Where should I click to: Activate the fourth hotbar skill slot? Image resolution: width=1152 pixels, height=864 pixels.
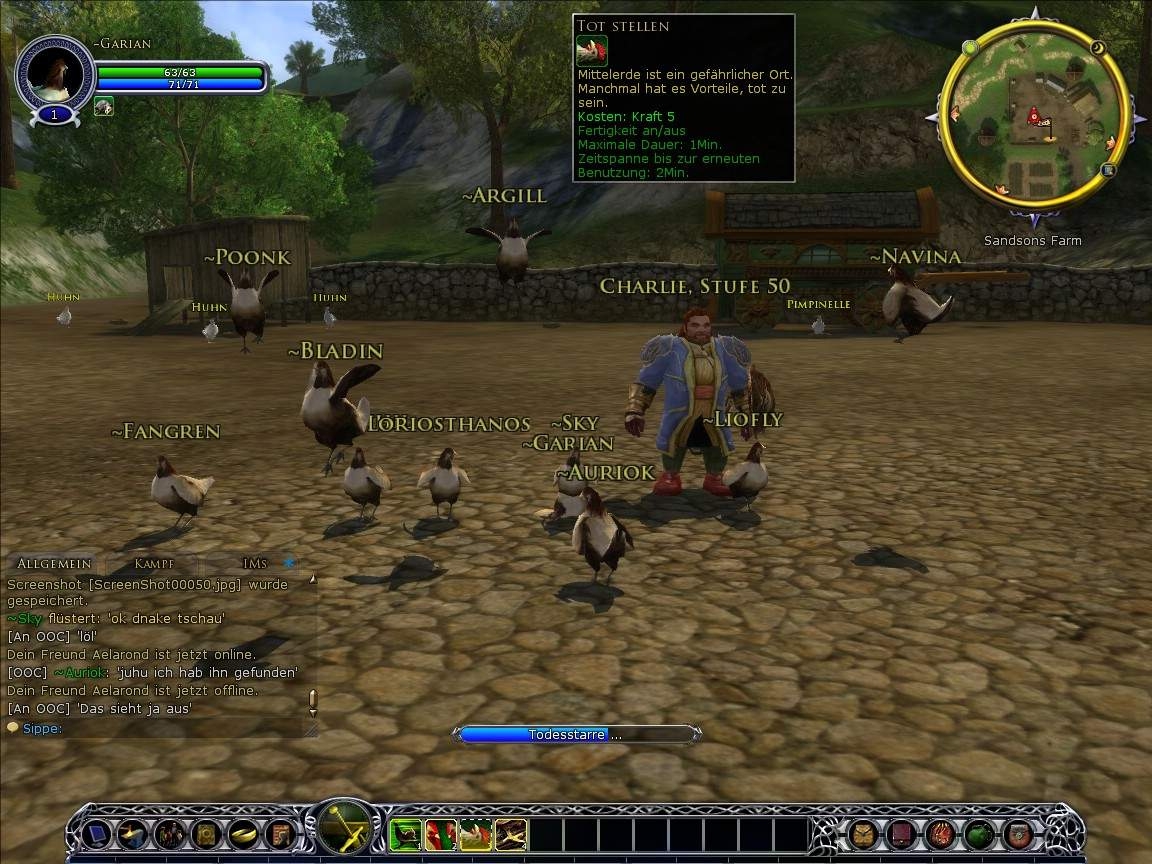[x=511, y=834]
